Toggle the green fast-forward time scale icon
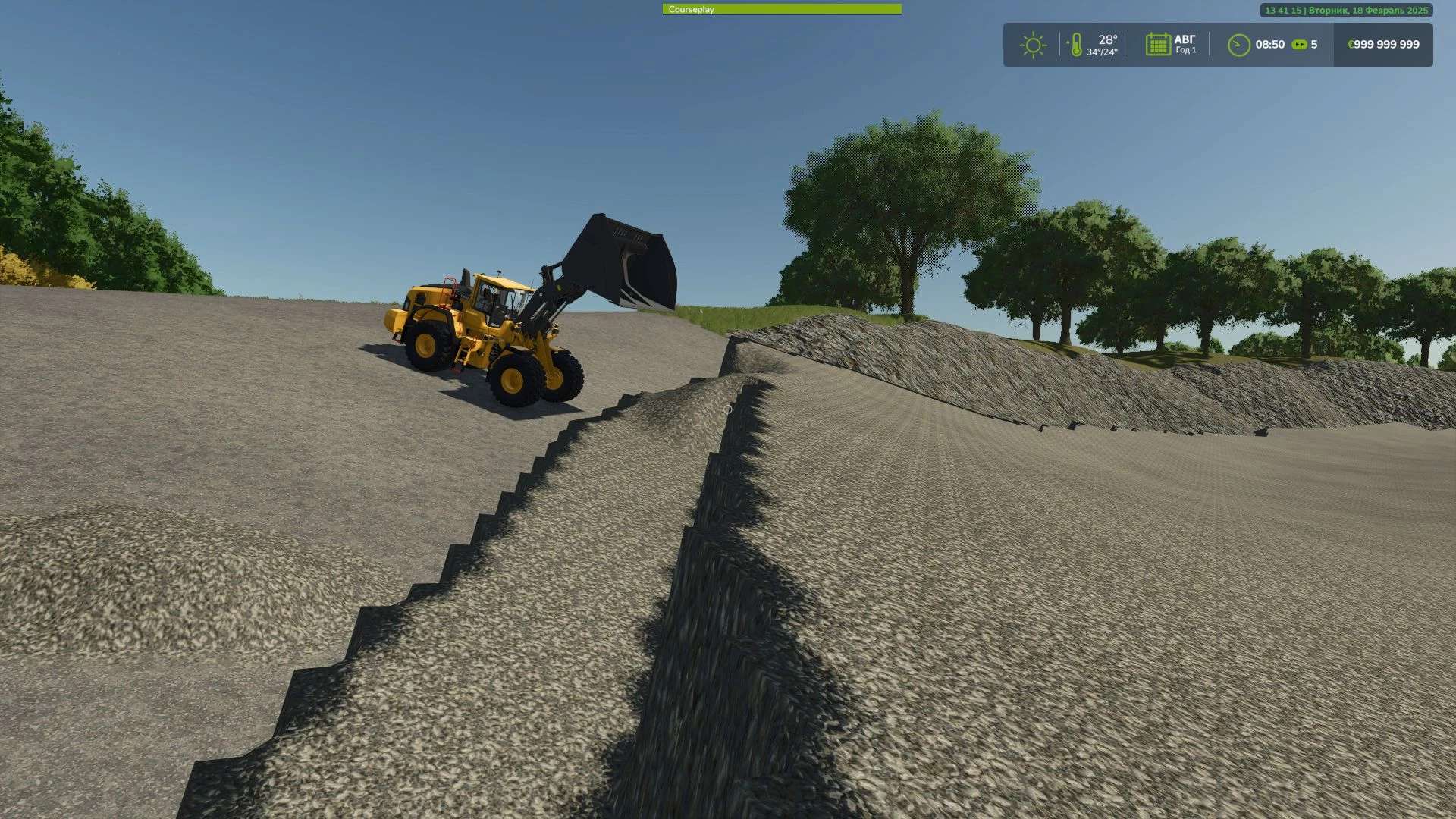This screenshot has height=819, width=1456. point(1299,45)
